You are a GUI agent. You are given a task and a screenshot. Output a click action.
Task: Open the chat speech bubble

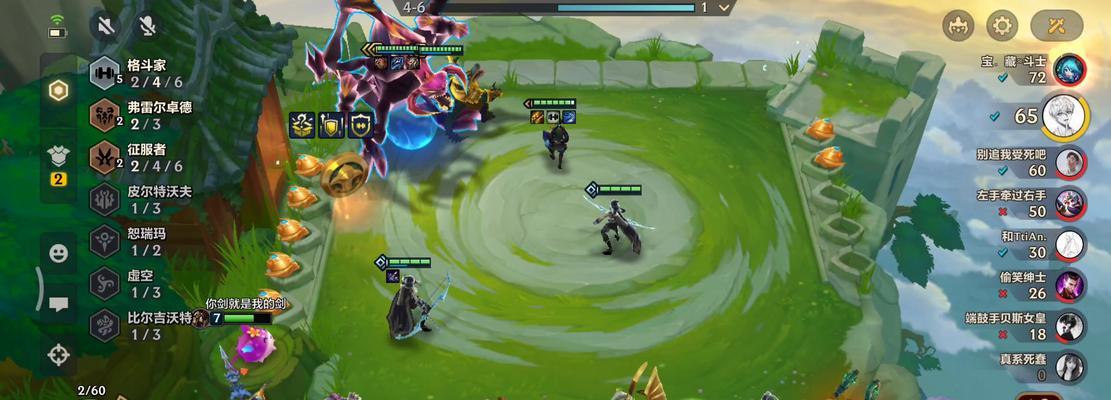coord(59,304)
